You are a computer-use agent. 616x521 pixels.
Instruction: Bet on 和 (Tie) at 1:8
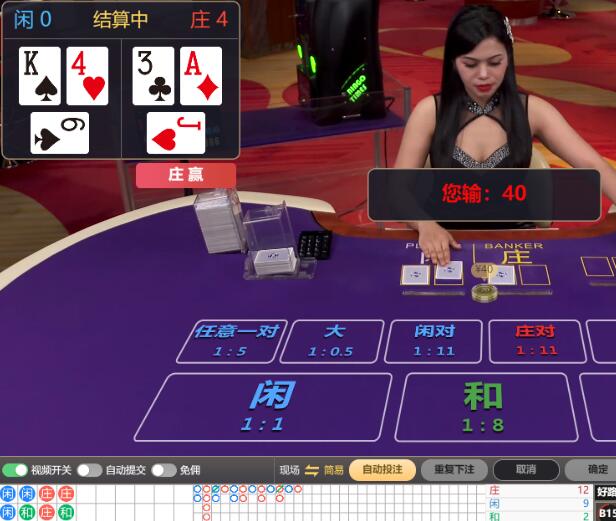click(483, 406)
